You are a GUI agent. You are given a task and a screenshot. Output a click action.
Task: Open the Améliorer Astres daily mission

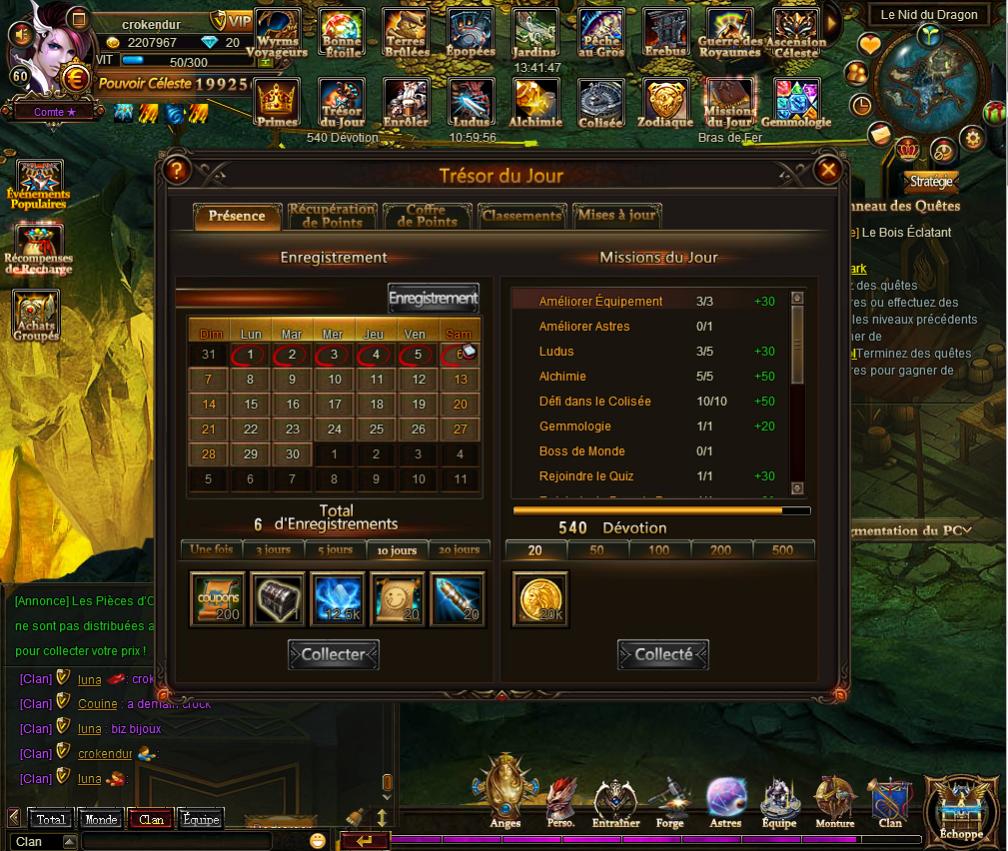coord(584,326)
